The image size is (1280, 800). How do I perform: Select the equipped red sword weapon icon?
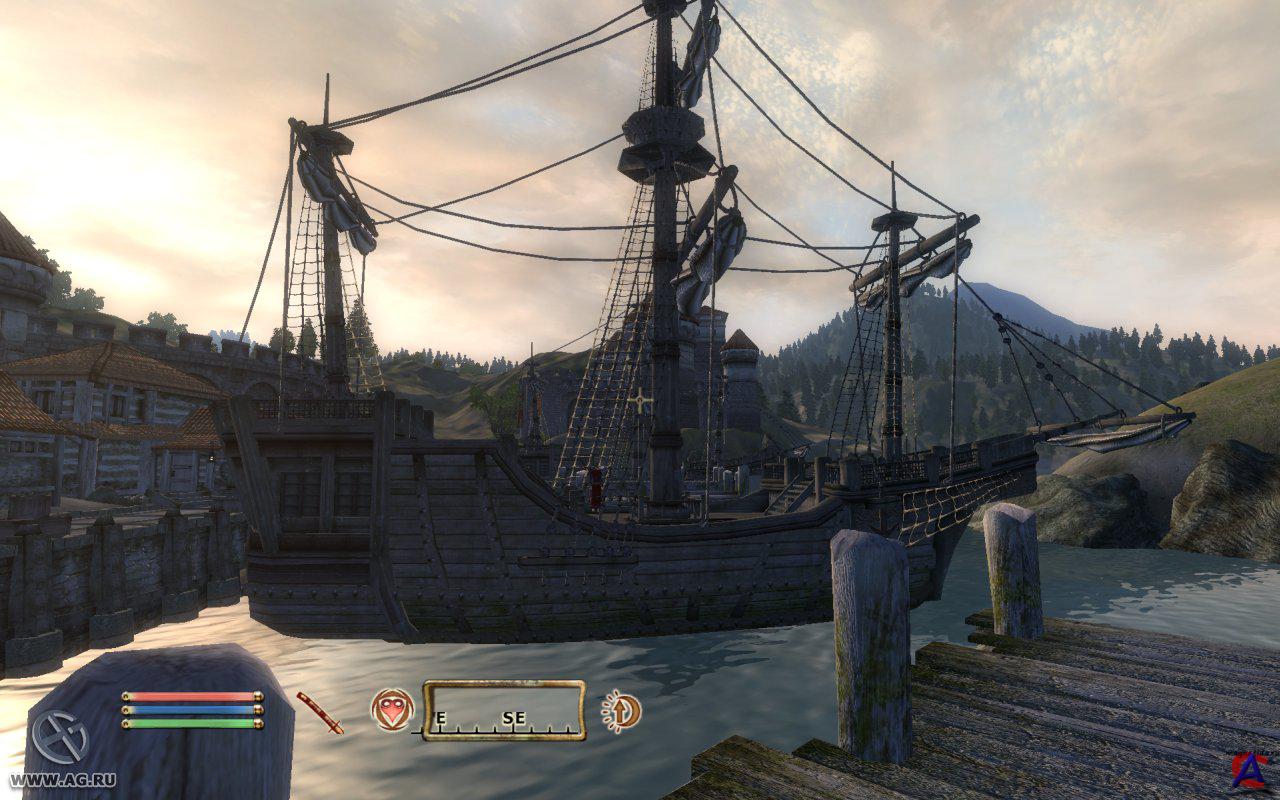click(319, 712)
